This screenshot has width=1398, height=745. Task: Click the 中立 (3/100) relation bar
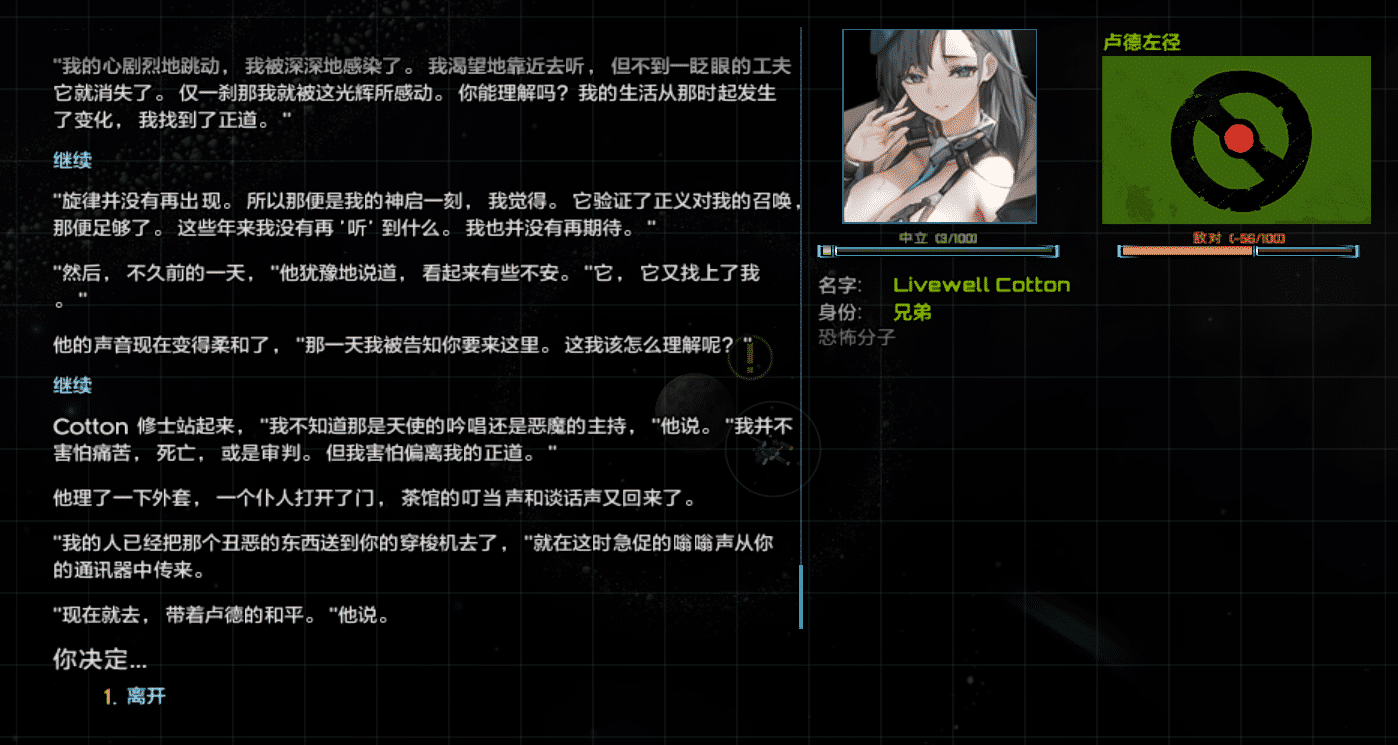tap(940, 251)
